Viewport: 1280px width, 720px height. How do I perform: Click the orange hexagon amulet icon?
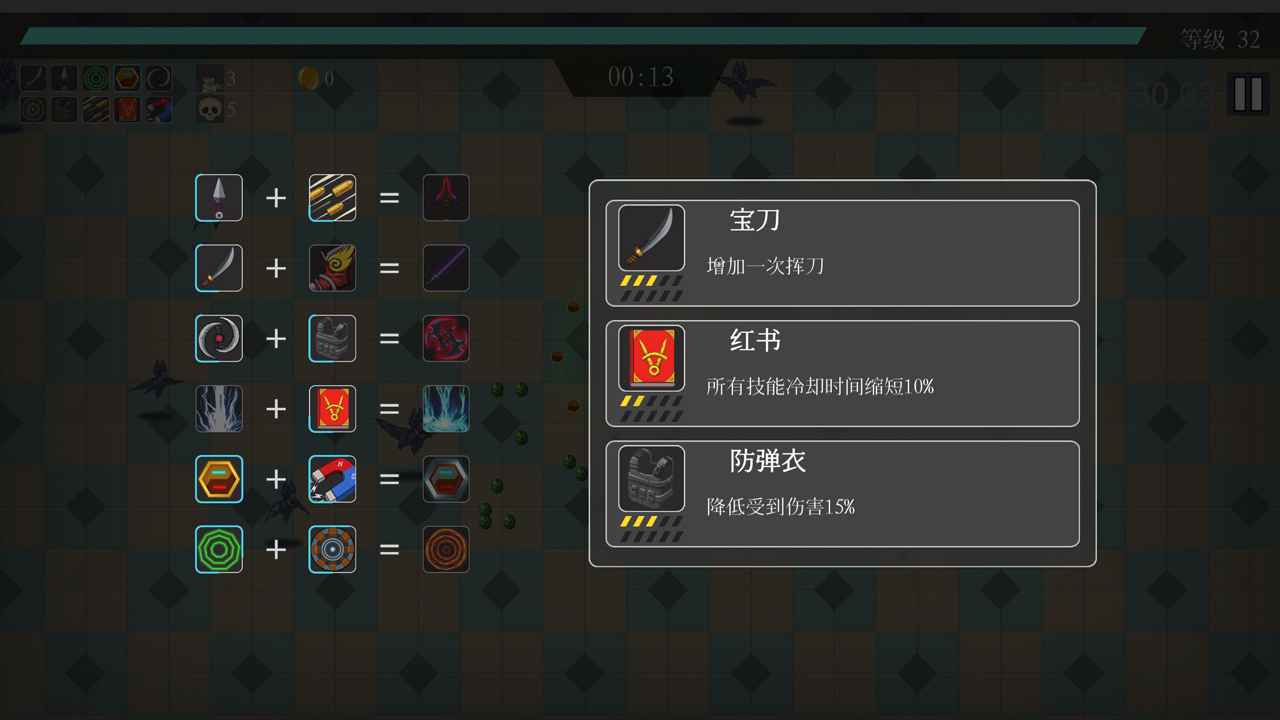[x=218, y=479]
